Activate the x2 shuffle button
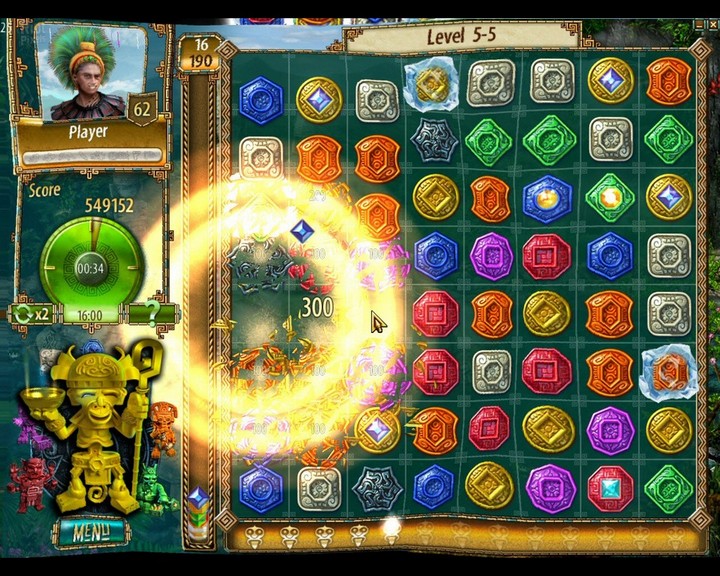This screenshot has width=720, height=576. [32, 314]
